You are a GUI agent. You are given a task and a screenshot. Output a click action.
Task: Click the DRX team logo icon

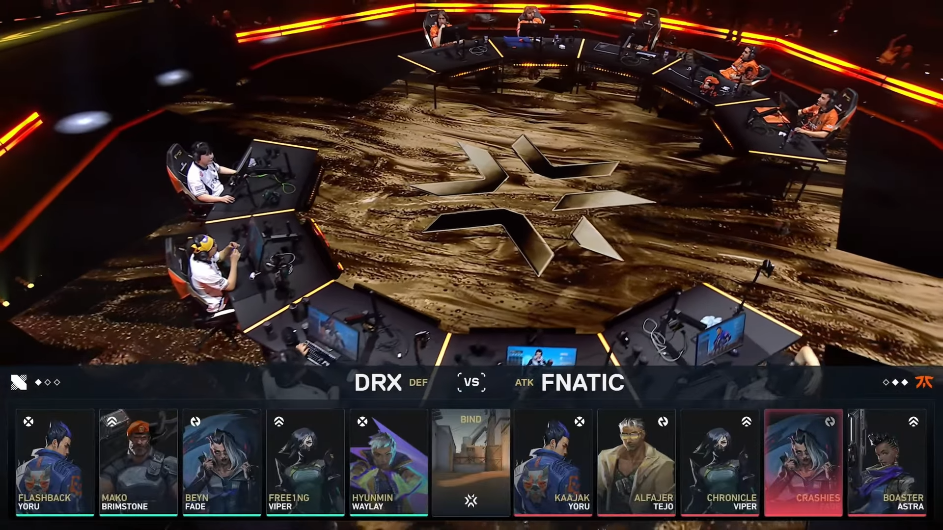19,382
